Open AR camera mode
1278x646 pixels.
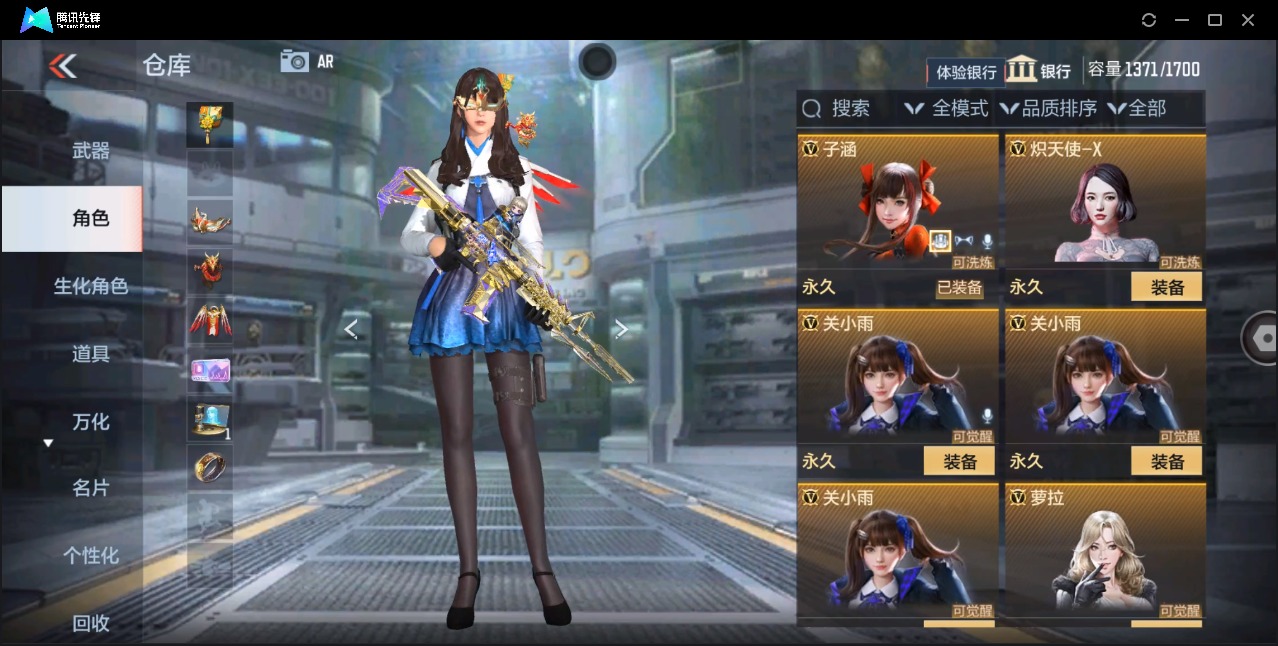(307, 61)
